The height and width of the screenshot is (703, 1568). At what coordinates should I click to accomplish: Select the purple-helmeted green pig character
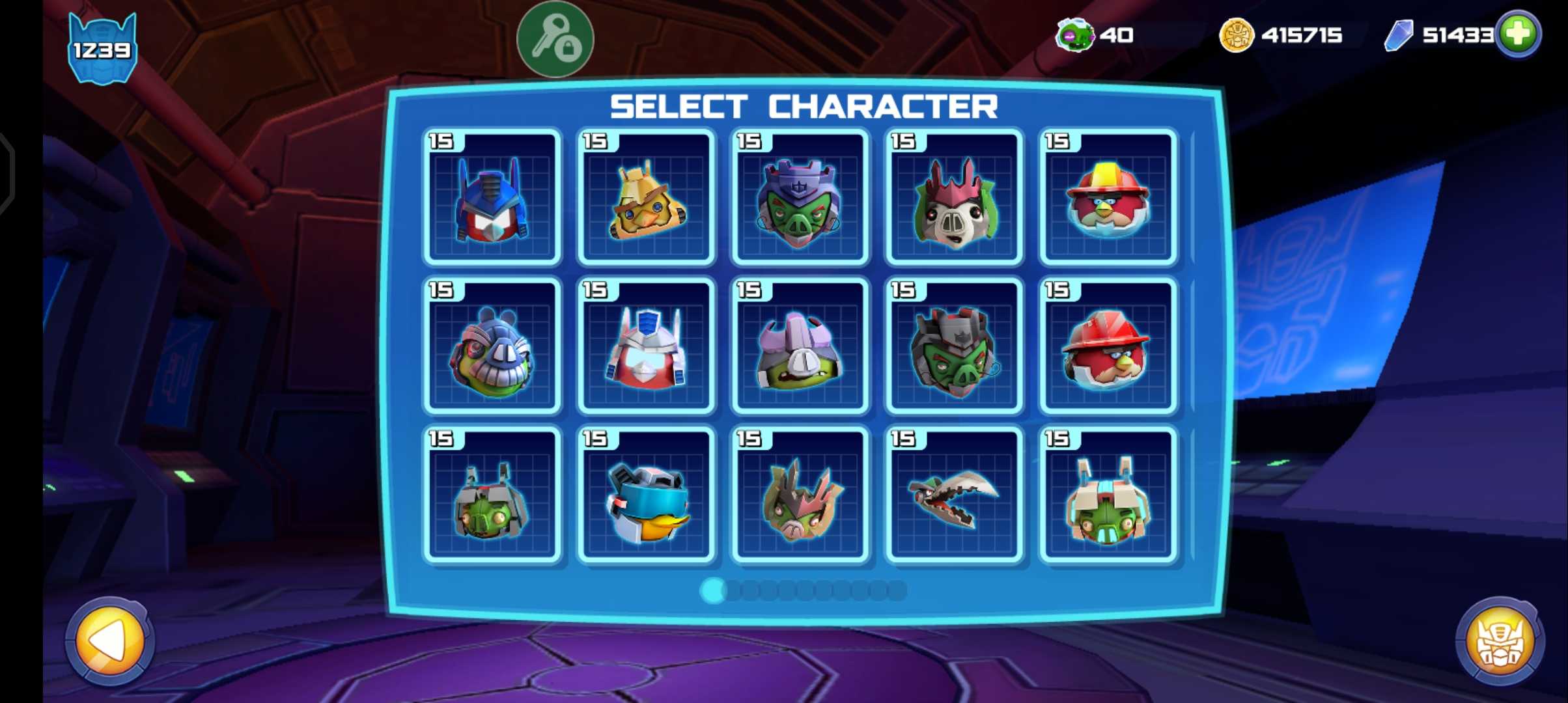800,198
